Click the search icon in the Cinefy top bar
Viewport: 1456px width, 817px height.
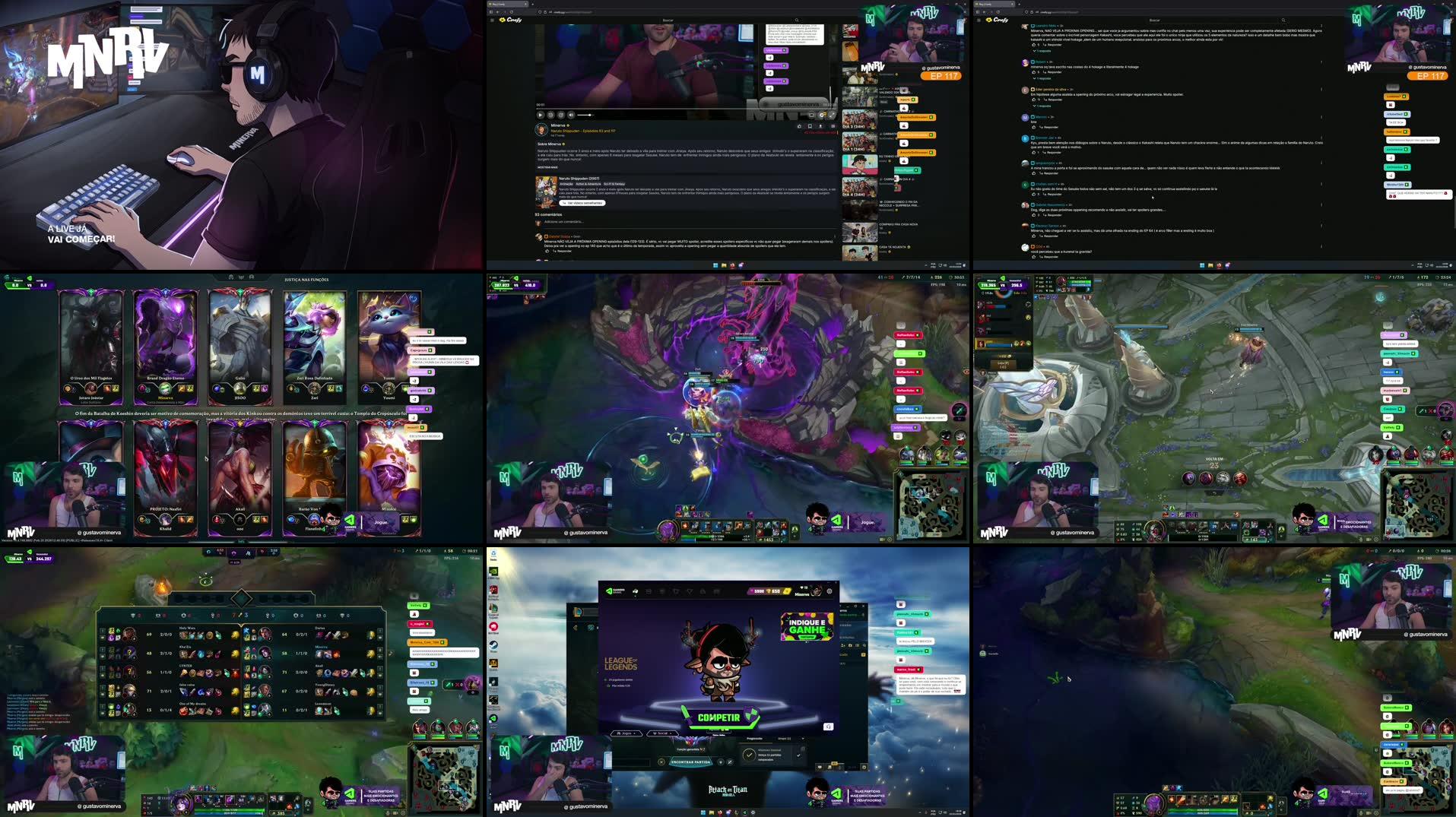point(797,20)
